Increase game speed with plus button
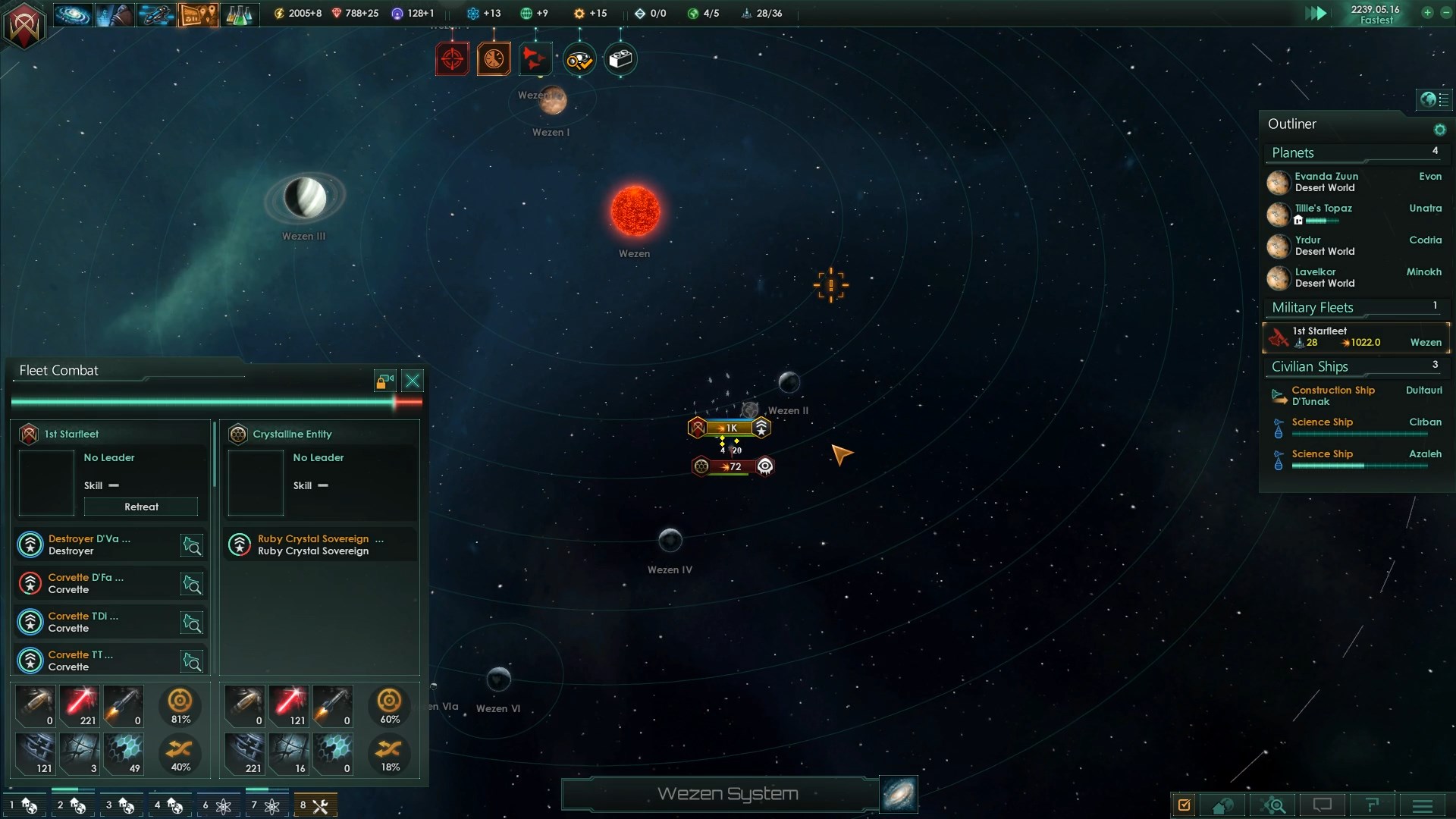 [1426, 13]
